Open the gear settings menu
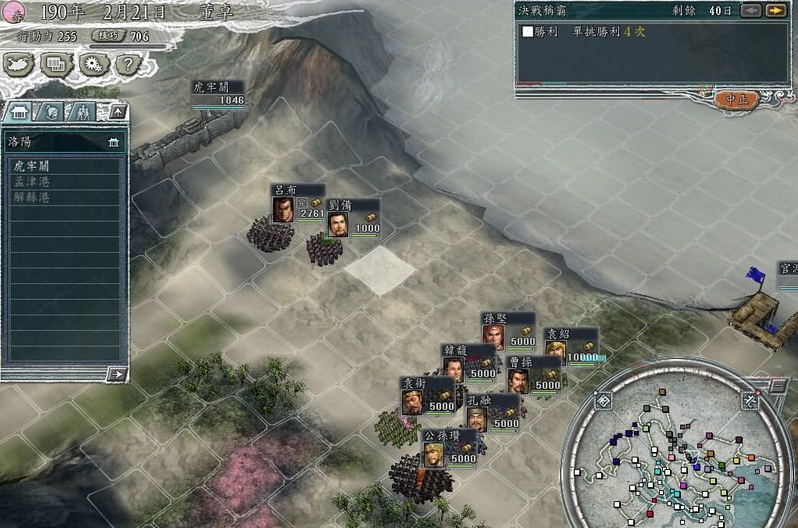 [92, 64]
